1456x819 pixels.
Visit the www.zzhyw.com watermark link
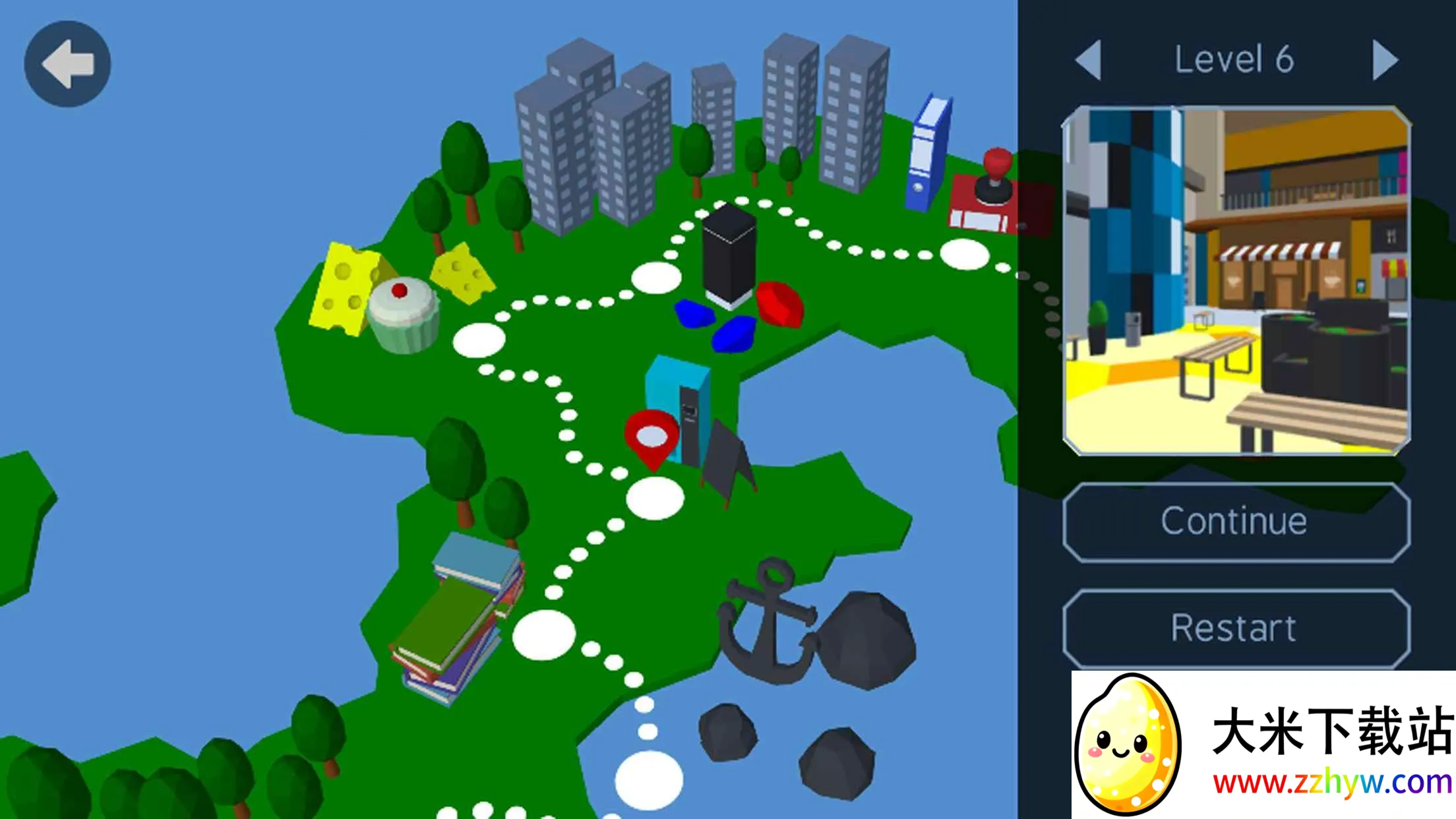click(1332, 783)
